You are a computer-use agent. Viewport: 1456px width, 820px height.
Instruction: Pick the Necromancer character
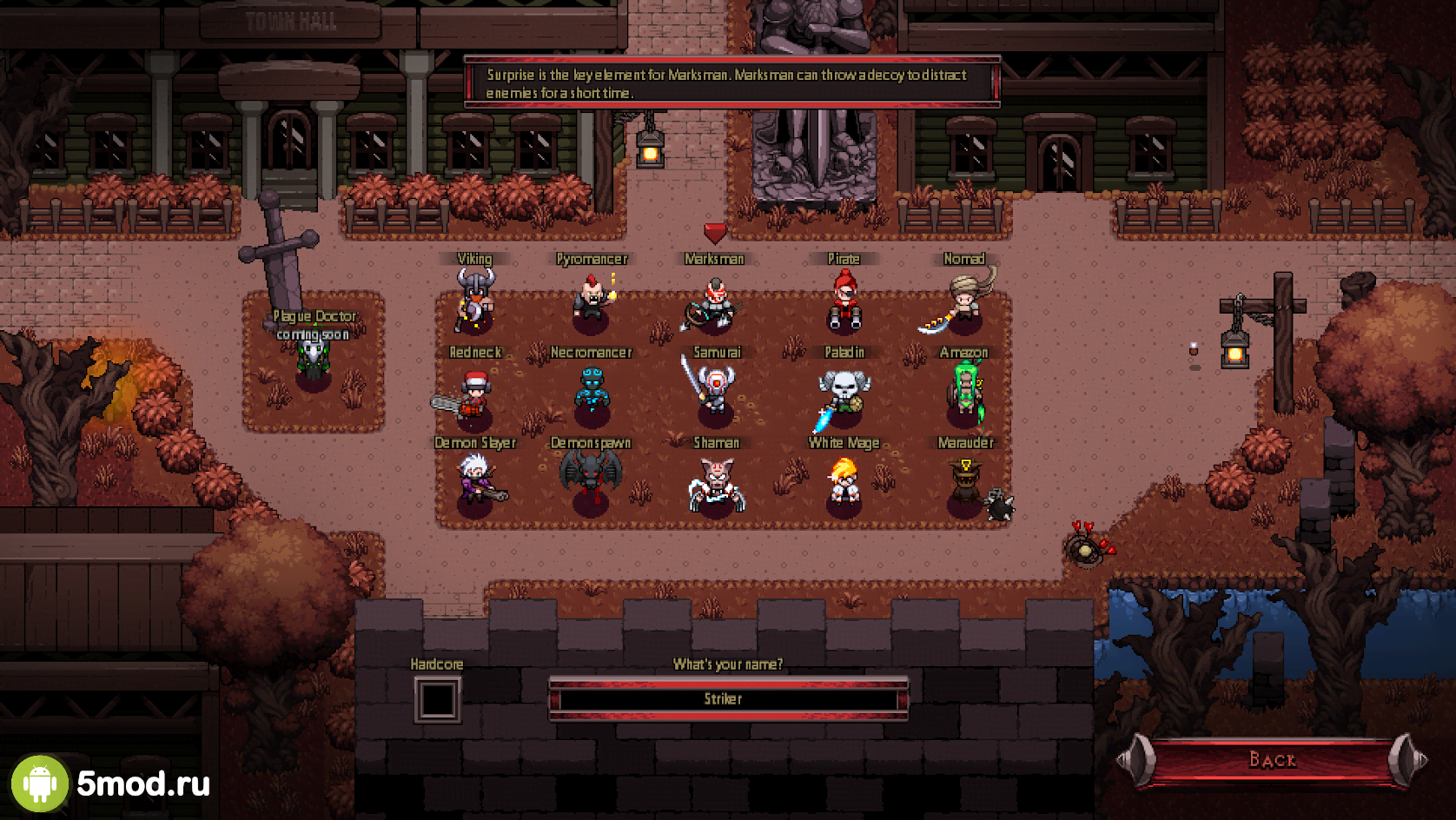tap(592, 392)
